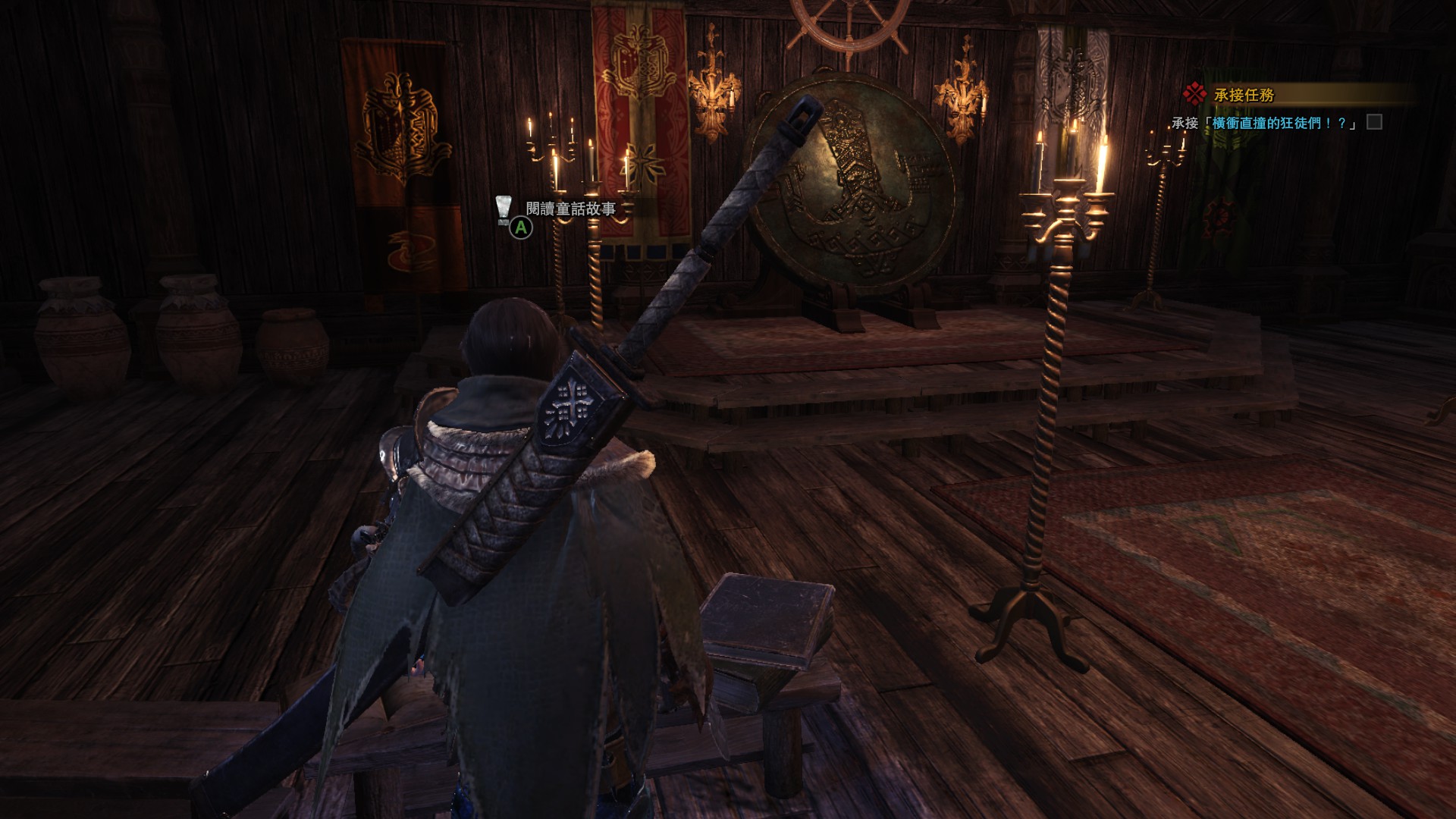Select the 承接任務 quest tracker header
This screenshot has width=1456, height=819.
pyautogui.click(x=1244, y=95)
